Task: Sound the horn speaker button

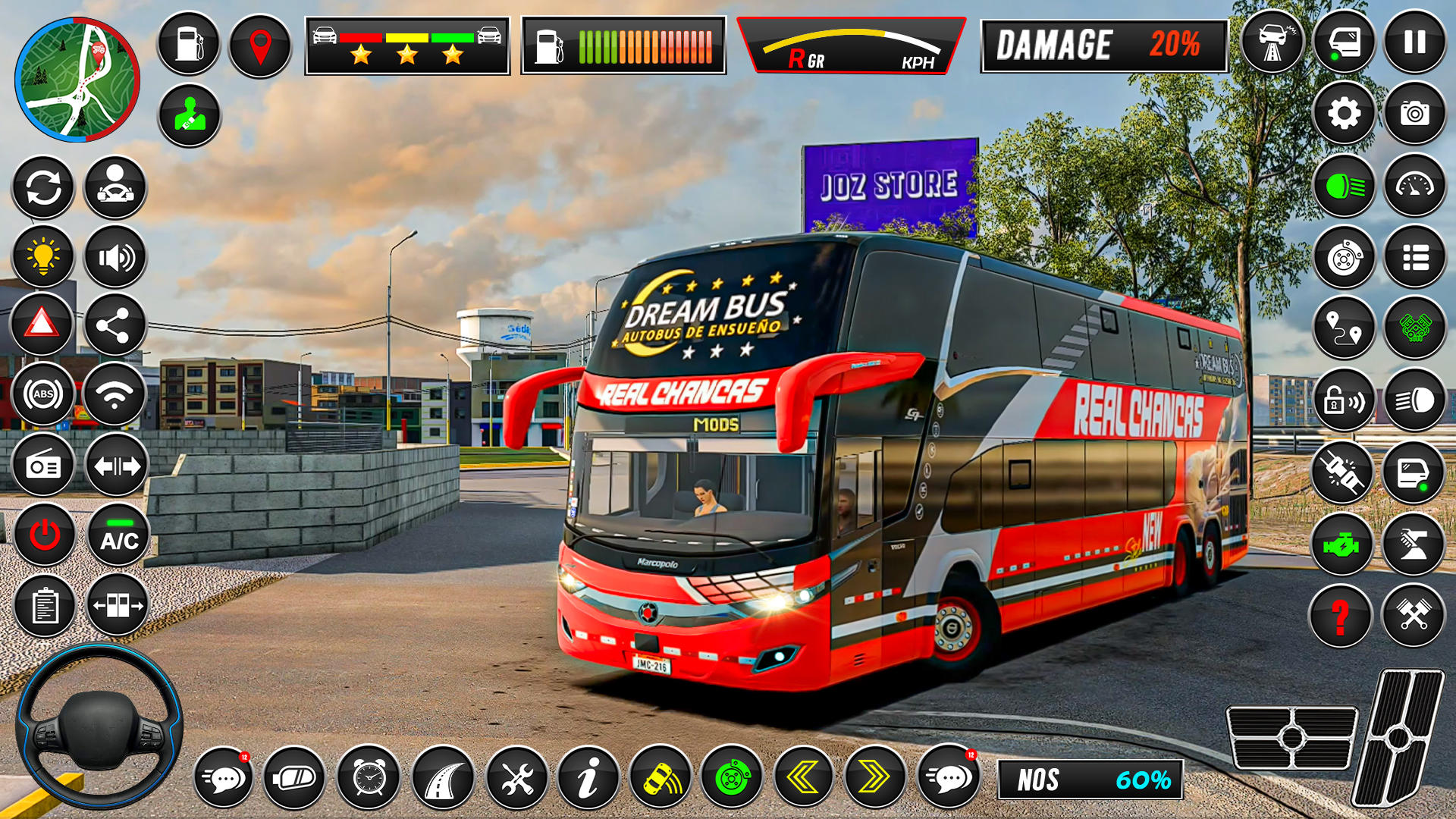Action: (115, 258)
